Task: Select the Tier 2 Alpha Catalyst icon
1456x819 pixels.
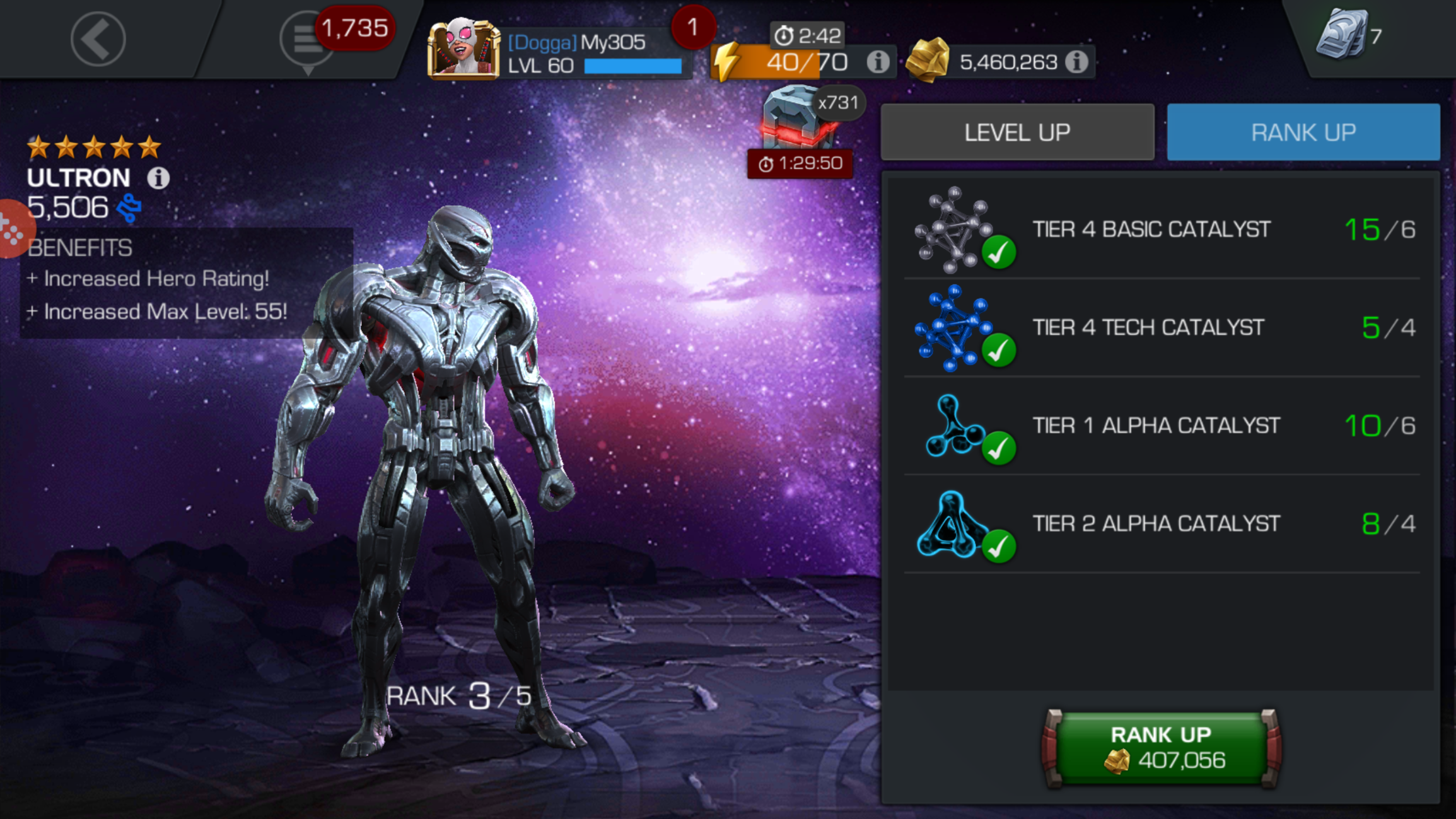Action: [952, 524]
